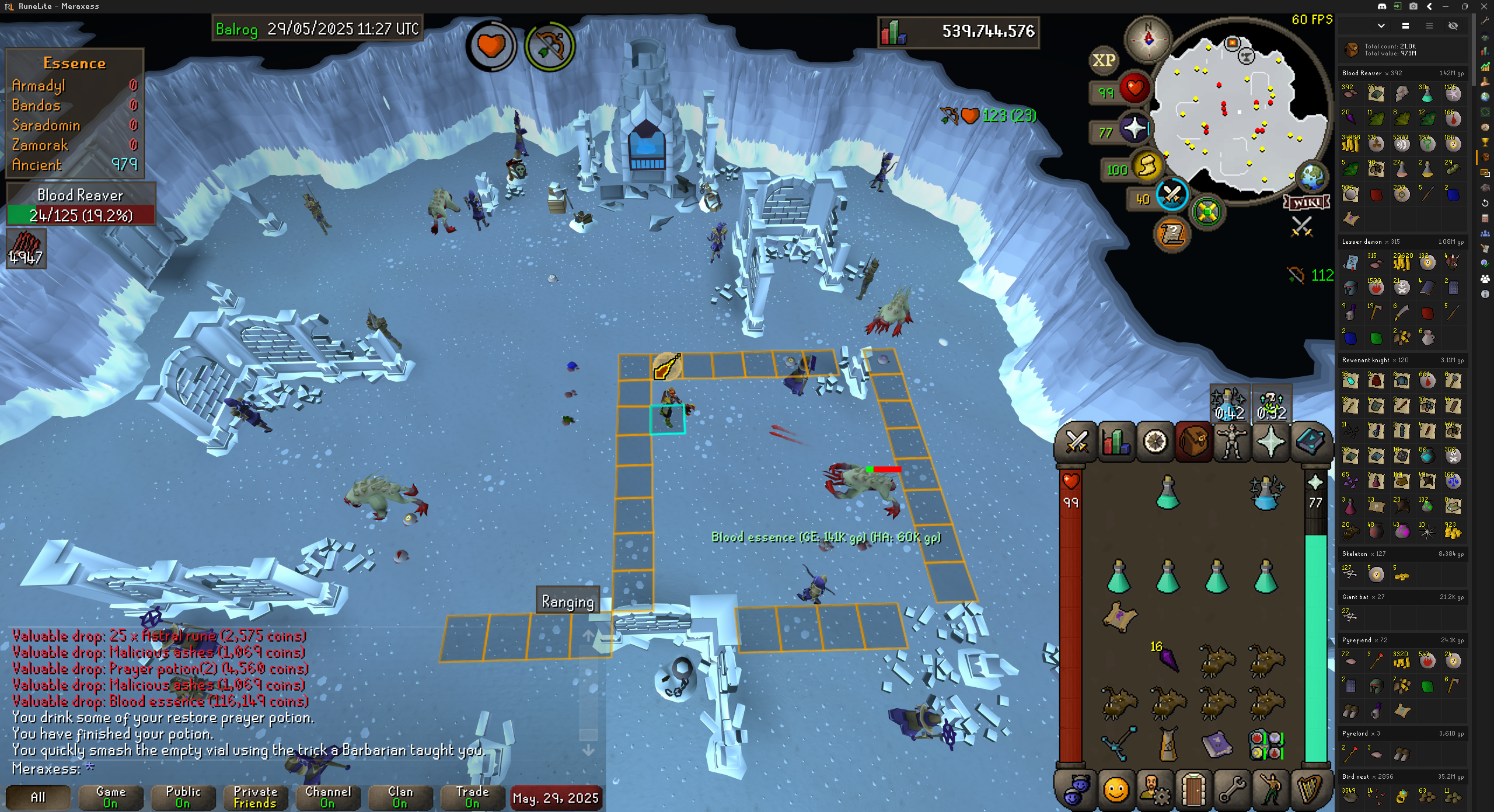This screenshot has height=812, width=1494.
Task: Click the purple teleport scroll in inventory
Action: tap(1119, 617)
